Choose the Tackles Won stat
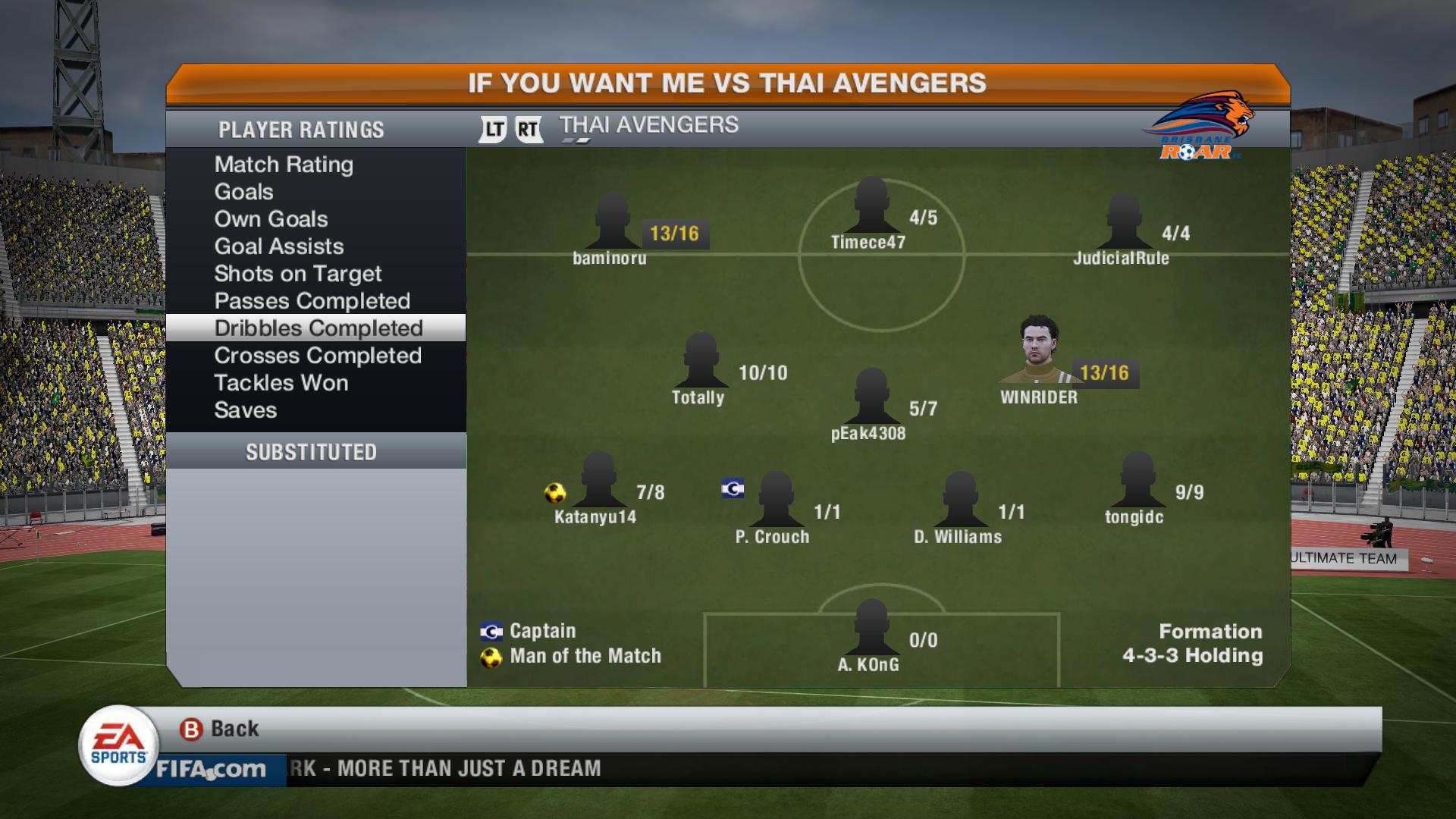Viewport: 1456px width, 819px height. 281,383
